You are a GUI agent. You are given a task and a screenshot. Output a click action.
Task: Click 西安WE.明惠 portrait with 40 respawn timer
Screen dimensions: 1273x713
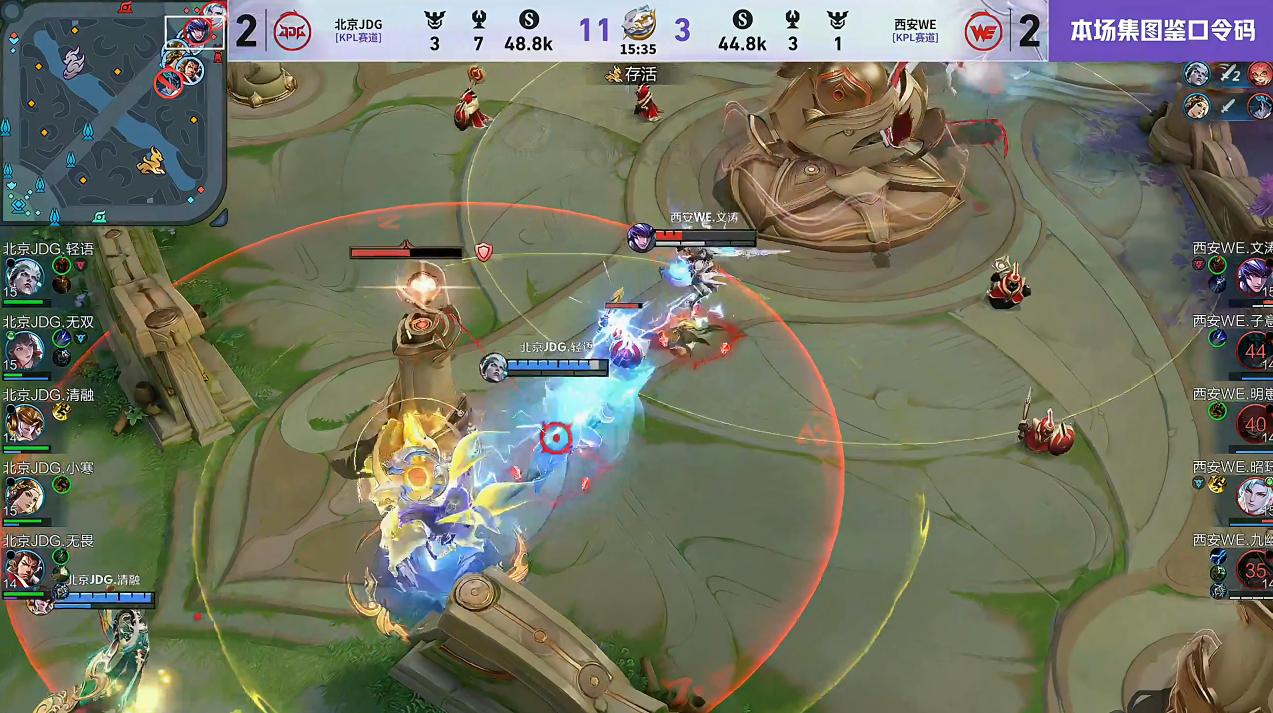coord(1254,424)
